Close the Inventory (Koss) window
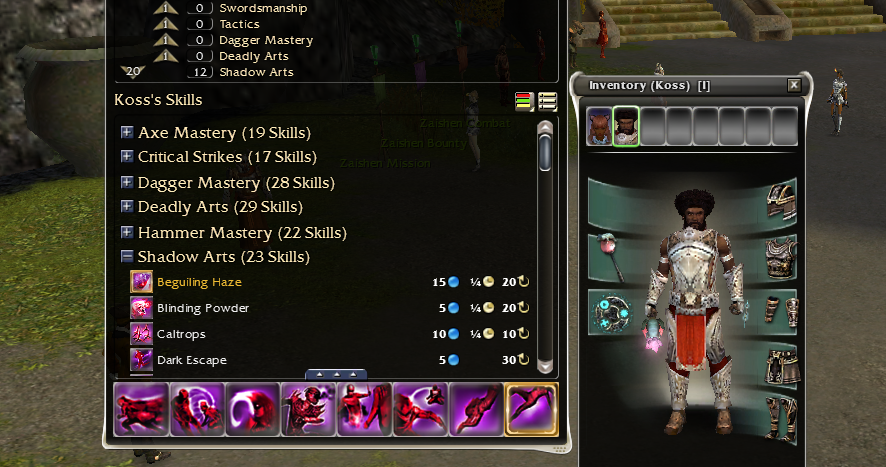The image size is (886, 467). (x=794, y=85)
